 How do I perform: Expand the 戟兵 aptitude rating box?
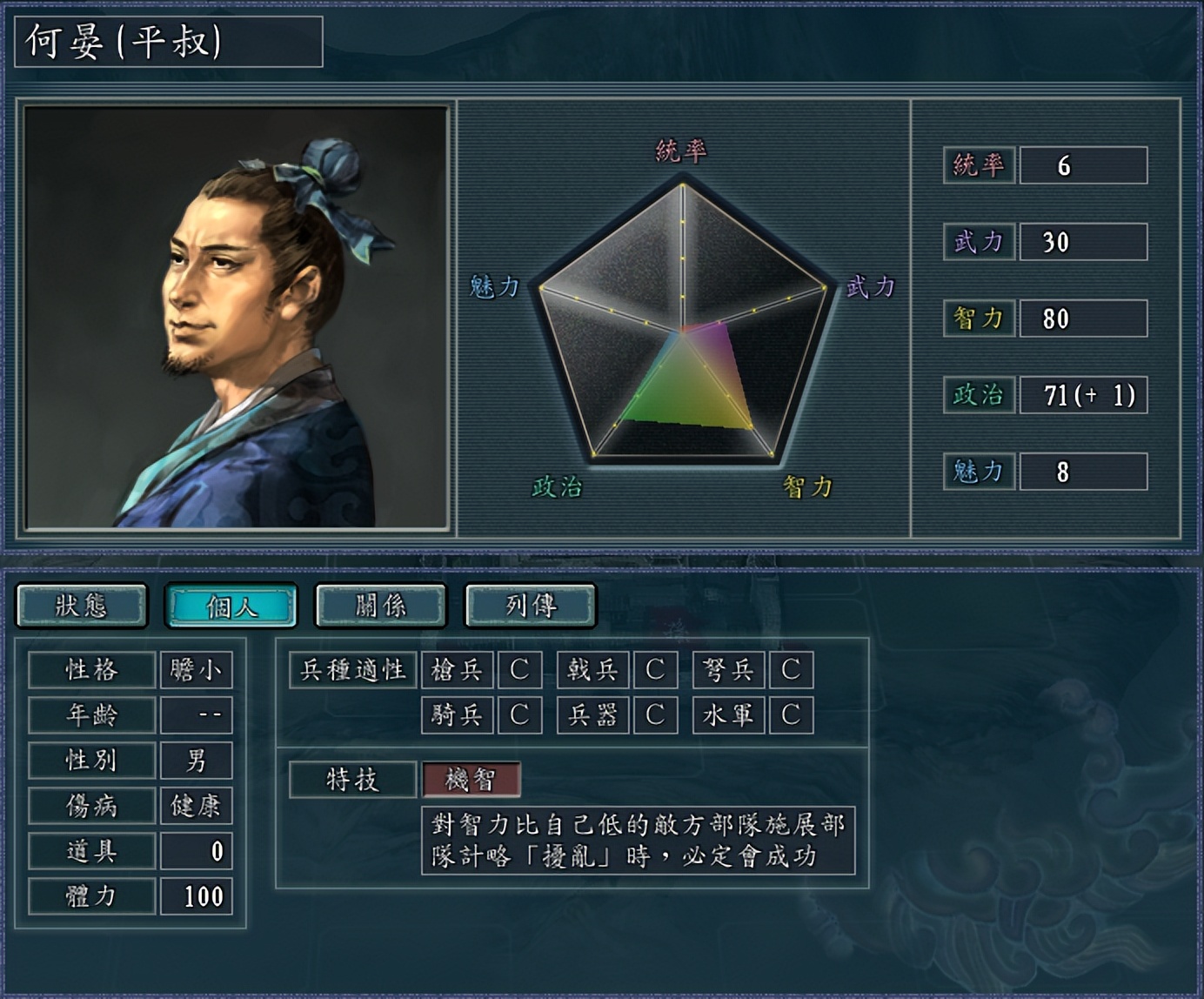coord(655,670)
